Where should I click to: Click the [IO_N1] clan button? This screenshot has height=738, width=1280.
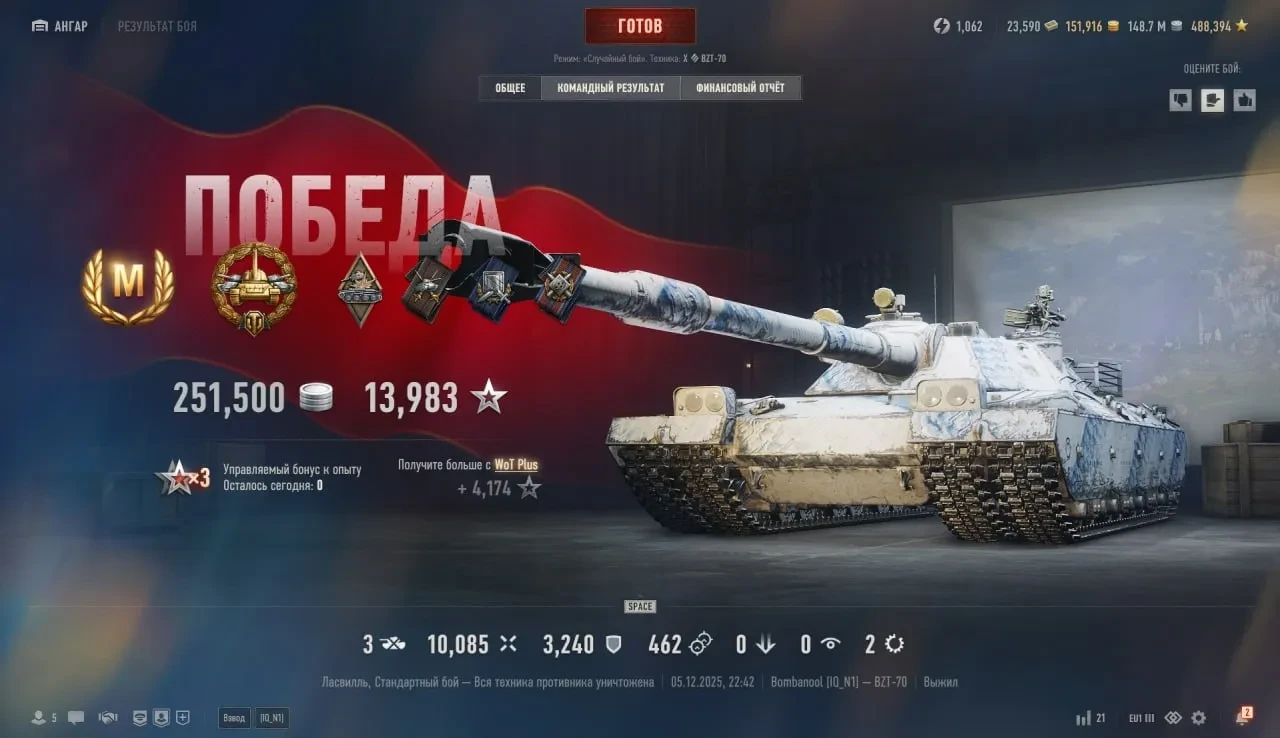(x=271, y=718)
